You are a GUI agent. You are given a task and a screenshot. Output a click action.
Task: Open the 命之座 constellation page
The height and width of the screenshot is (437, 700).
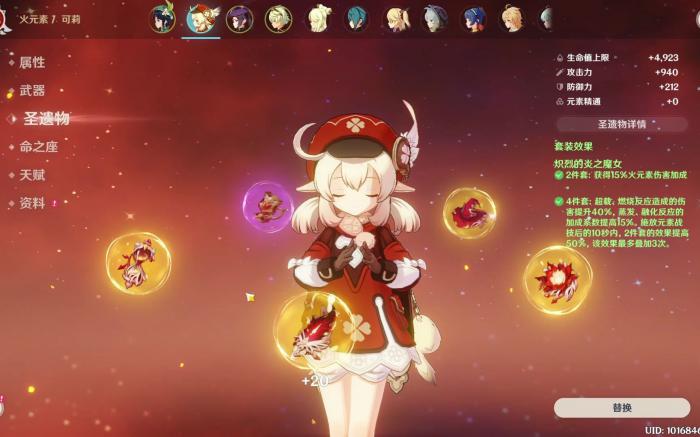38,146
